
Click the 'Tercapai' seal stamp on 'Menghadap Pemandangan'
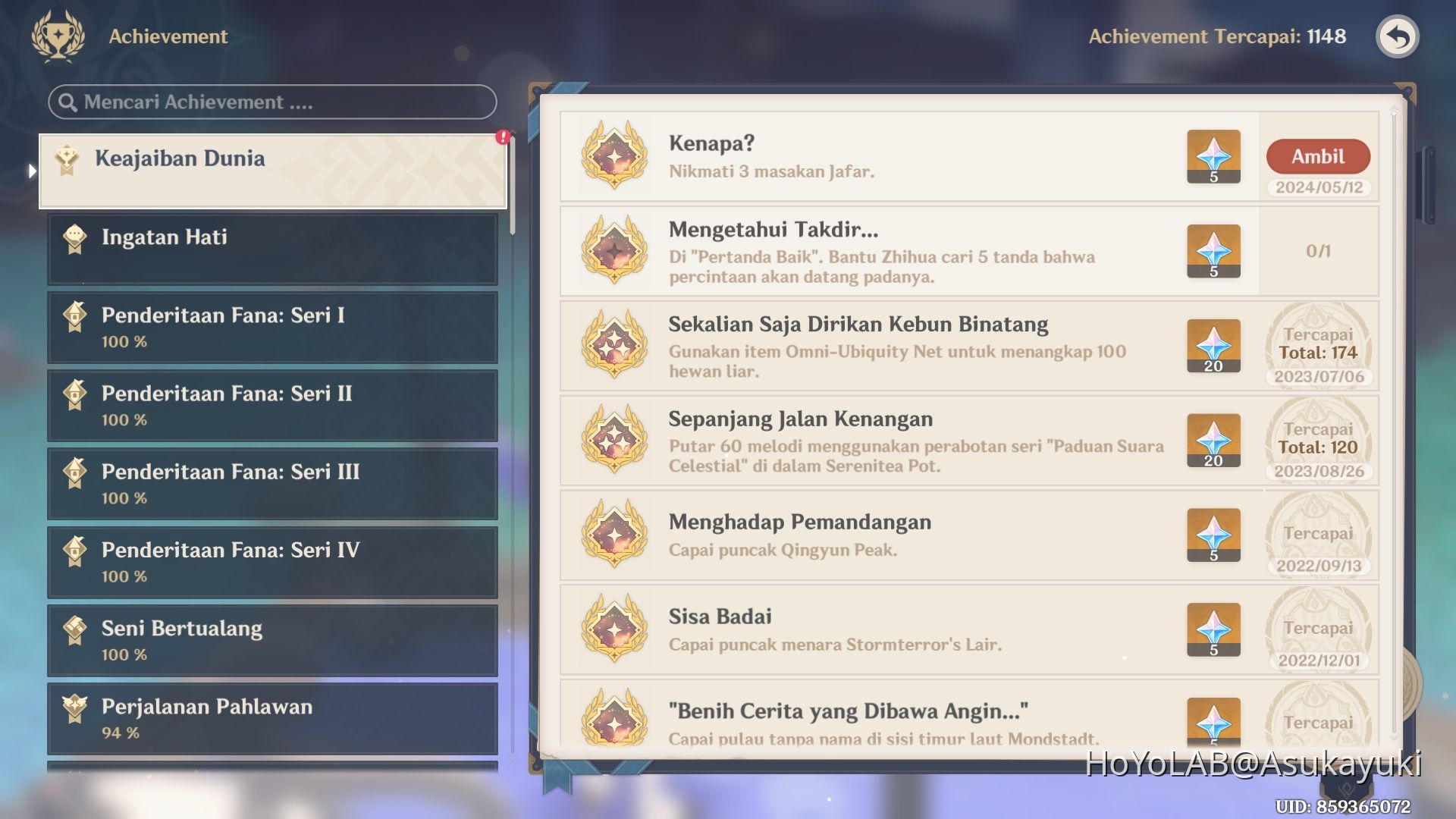point(1319,535)
